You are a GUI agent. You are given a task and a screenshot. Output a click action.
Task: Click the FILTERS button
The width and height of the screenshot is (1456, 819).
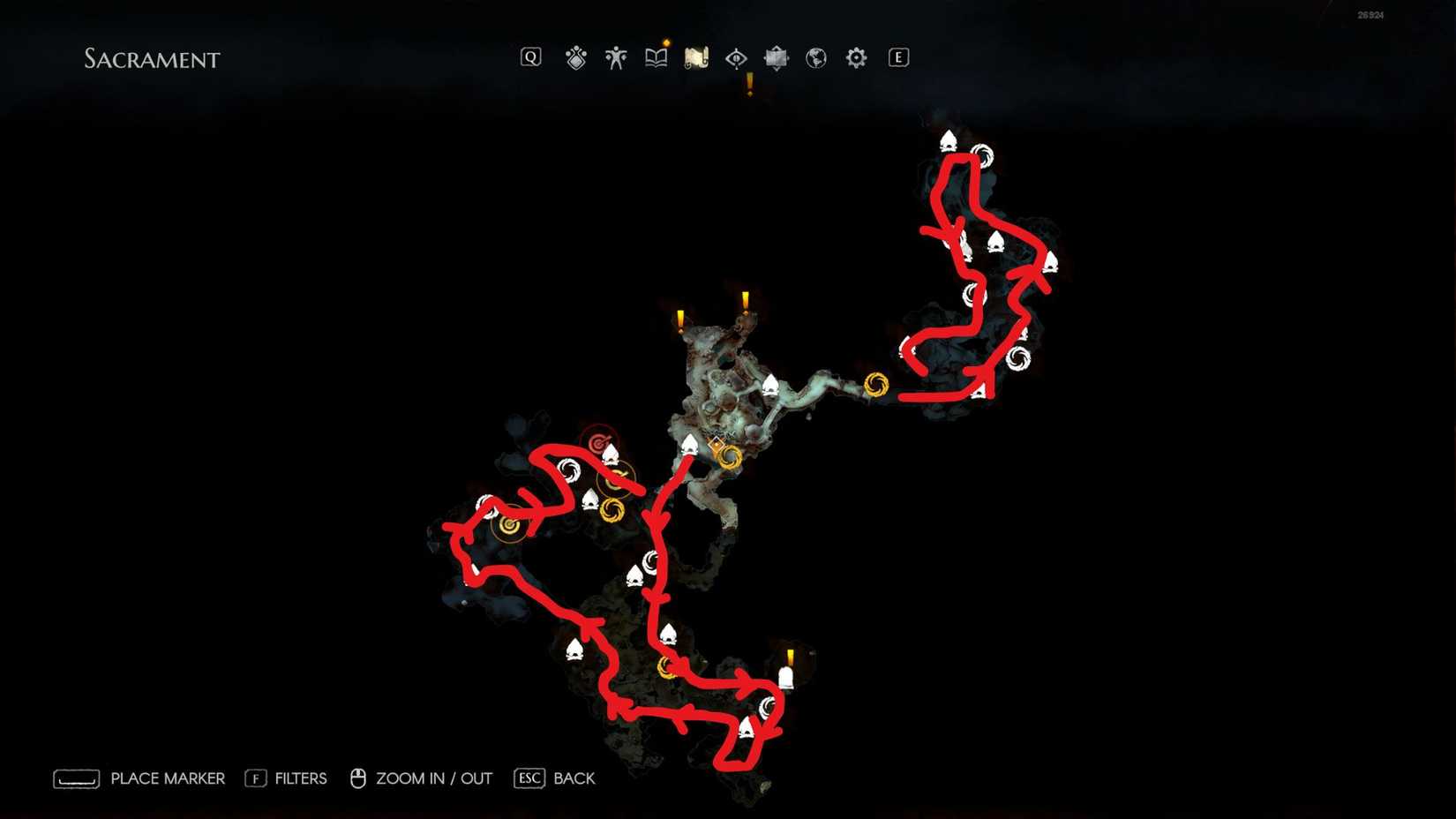298,778
